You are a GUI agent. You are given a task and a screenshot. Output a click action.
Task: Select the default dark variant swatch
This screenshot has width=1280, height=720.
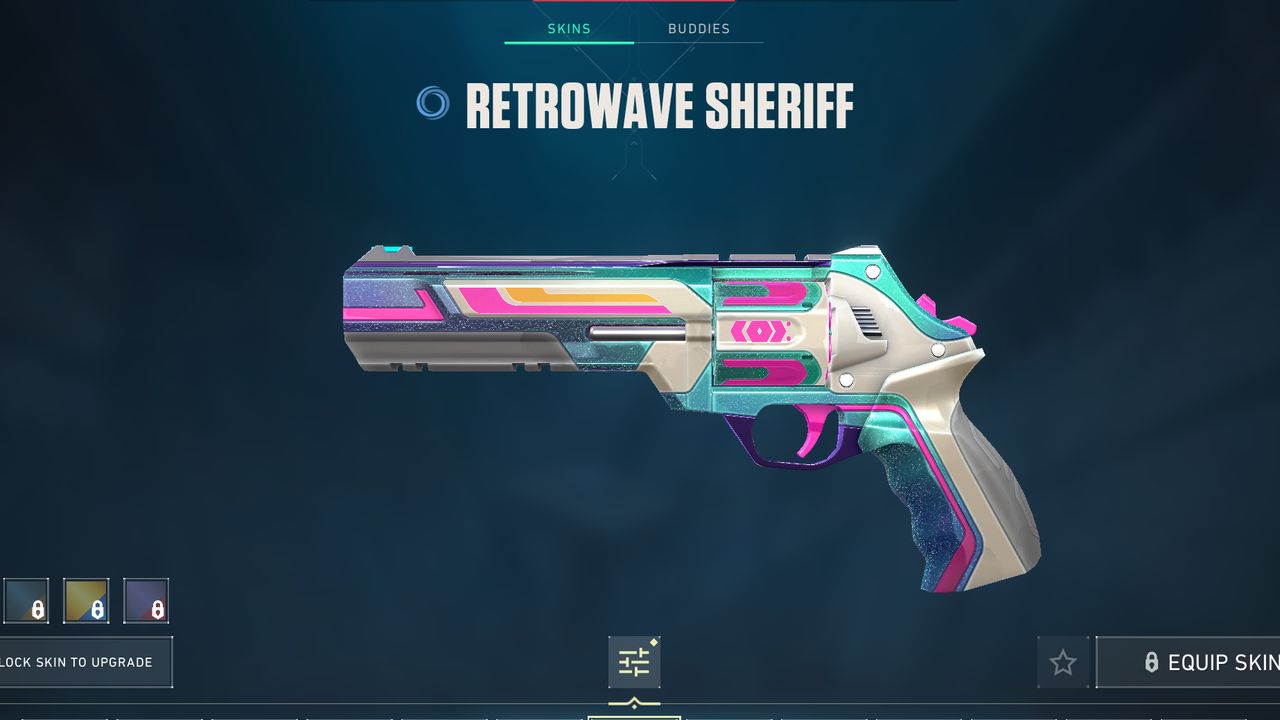(24, 601)
